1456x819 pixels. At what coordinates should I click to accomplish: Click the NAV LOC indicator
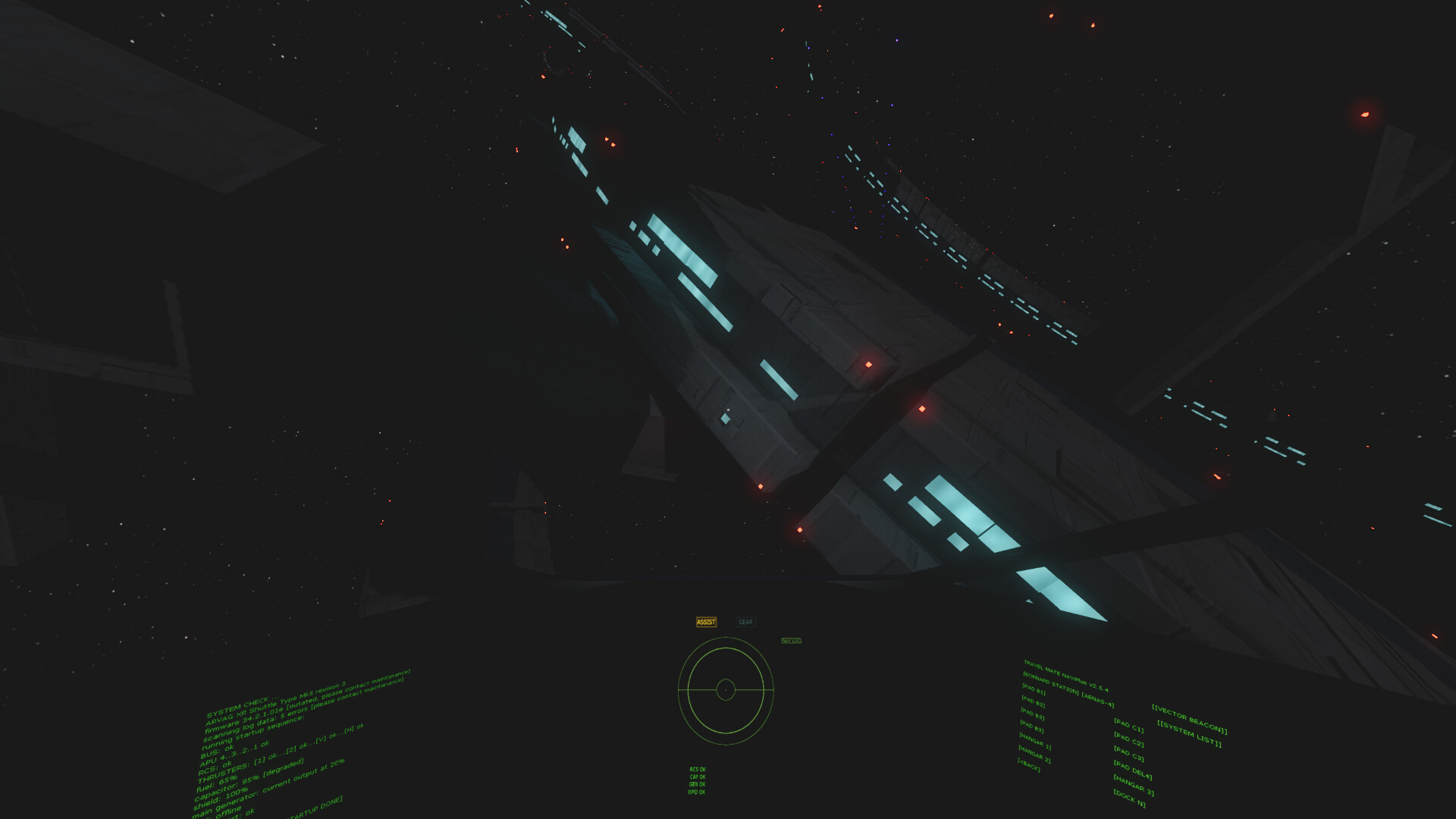point(792,641)
